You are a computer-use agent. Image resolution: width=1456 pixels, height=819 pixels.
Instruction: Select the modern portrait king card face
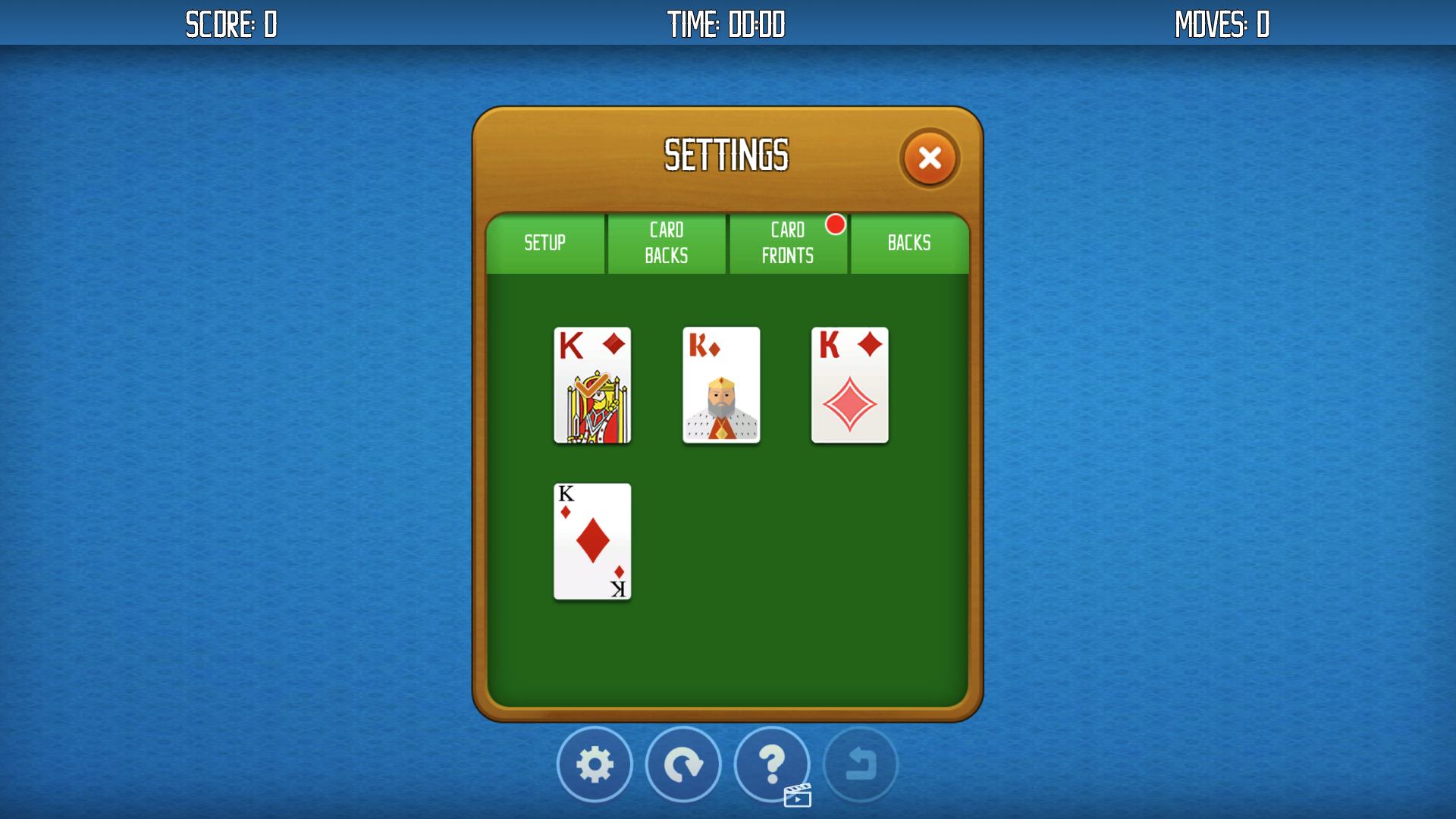tap(720, 385)
